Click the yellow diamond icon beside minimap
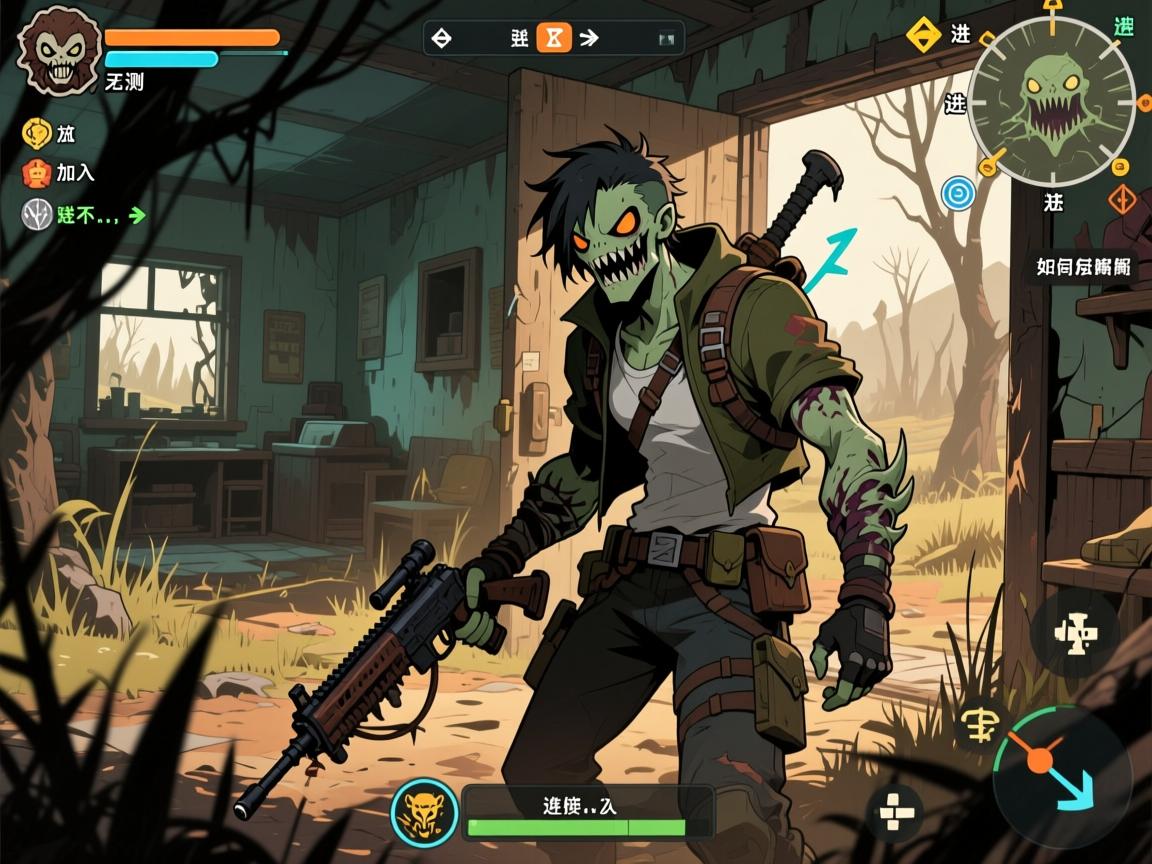This screenshot has width=1152, height=864. click(922, 35)
